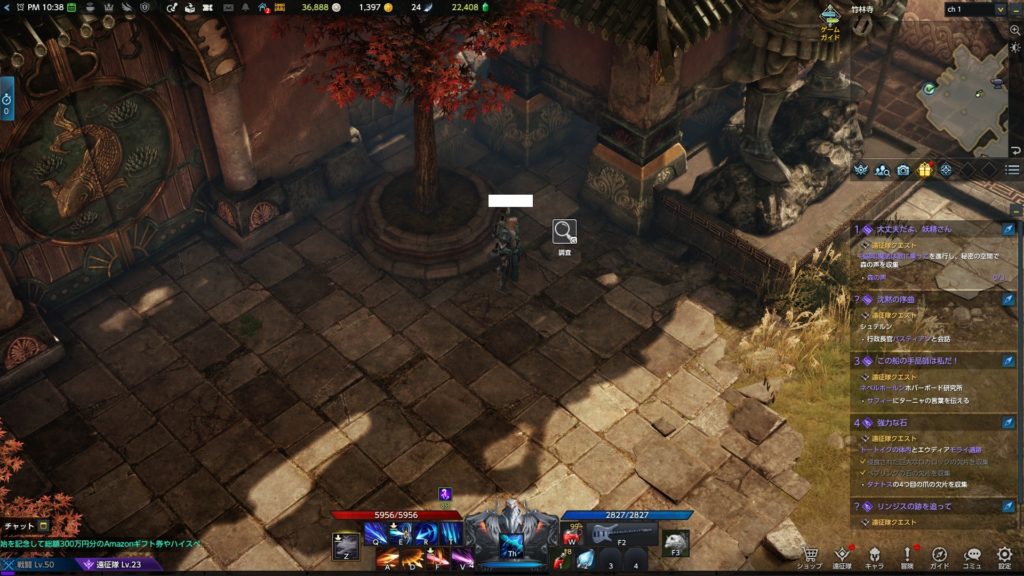Use the red health potion slot W
This screenshot has height=576, width=1024.
click(573, 535)
